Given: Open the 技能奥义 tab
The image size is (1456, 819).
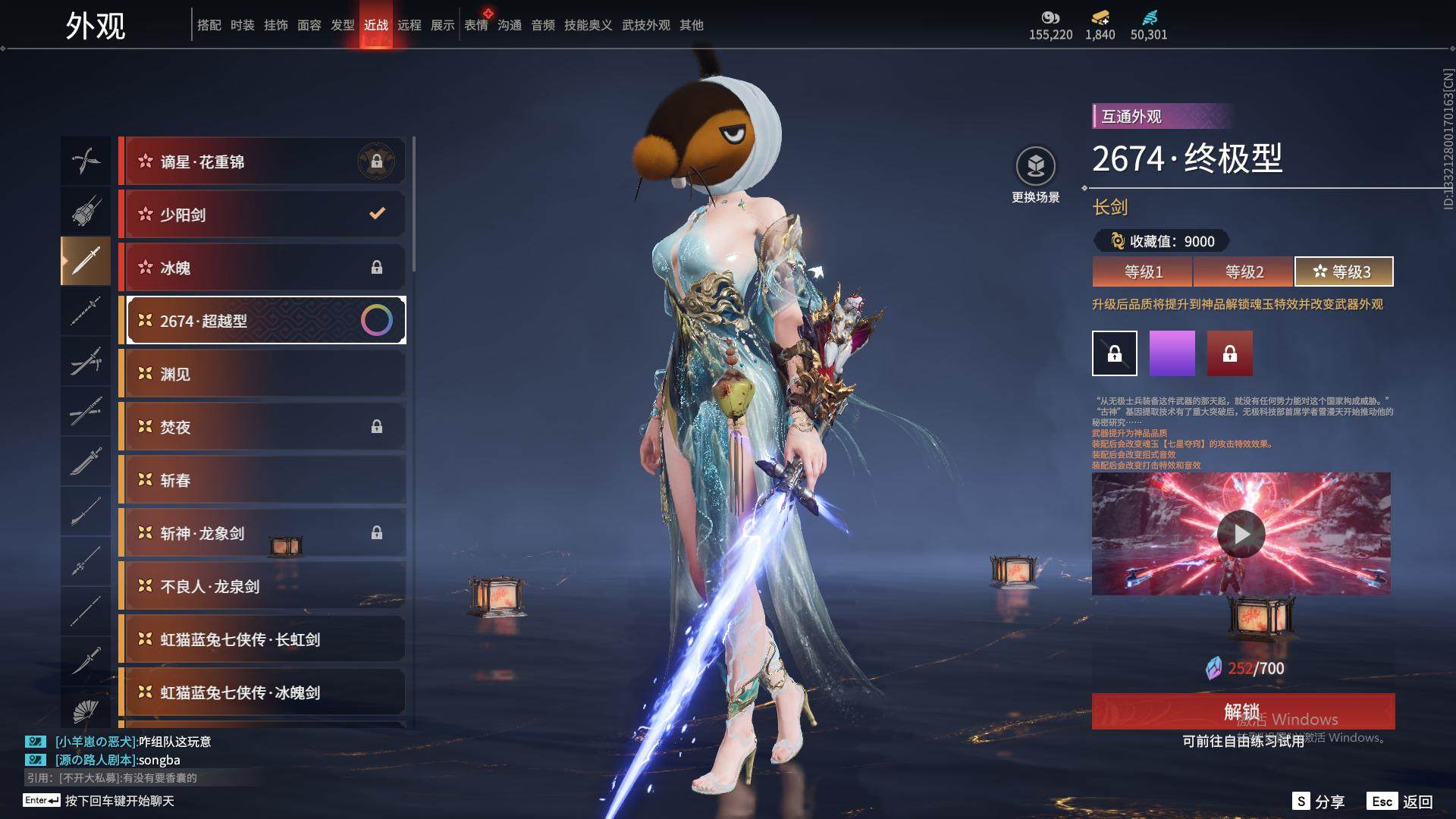Looking at the screenshot, I should (x=588, y=25).
